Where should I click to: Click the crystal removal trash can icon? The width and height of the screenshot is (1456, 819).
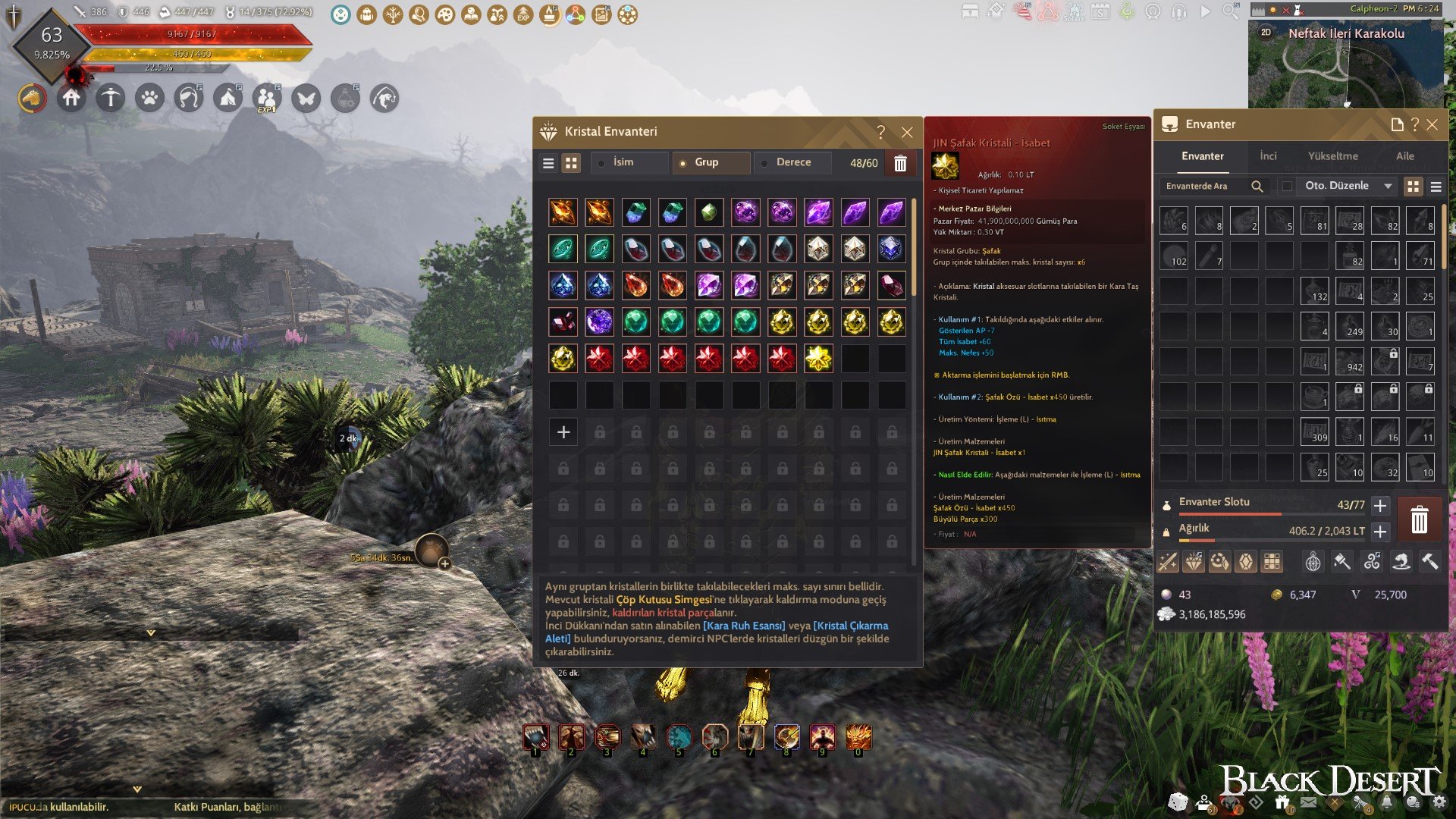900,163
